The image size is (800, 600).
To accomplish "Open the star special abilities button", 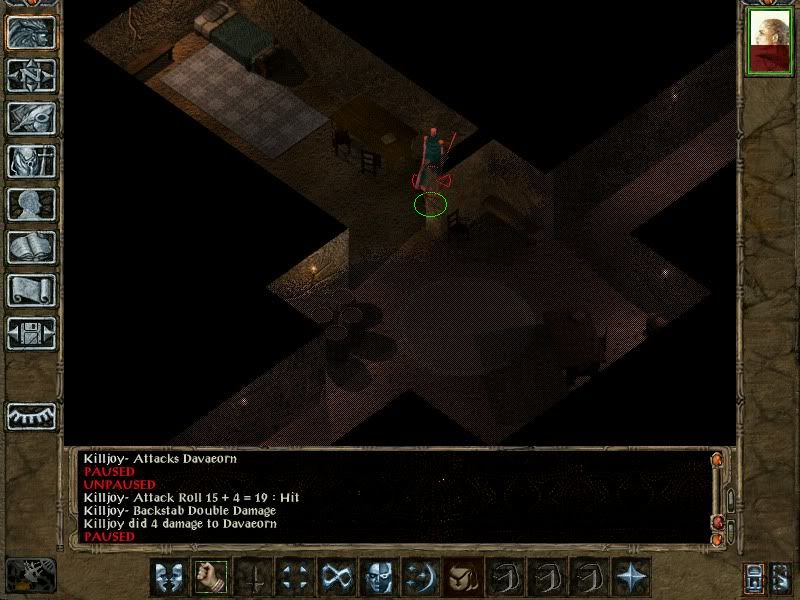I will click(x=631, y=577).
